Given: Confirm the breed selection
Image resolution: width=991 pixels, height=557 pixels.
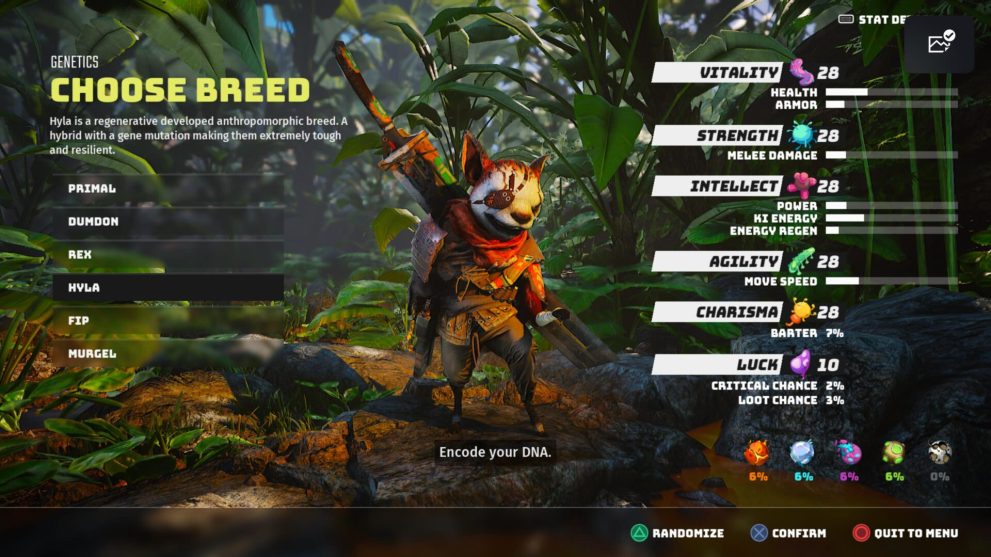Looking at the screenshot, I should click(x=789, y=534).
